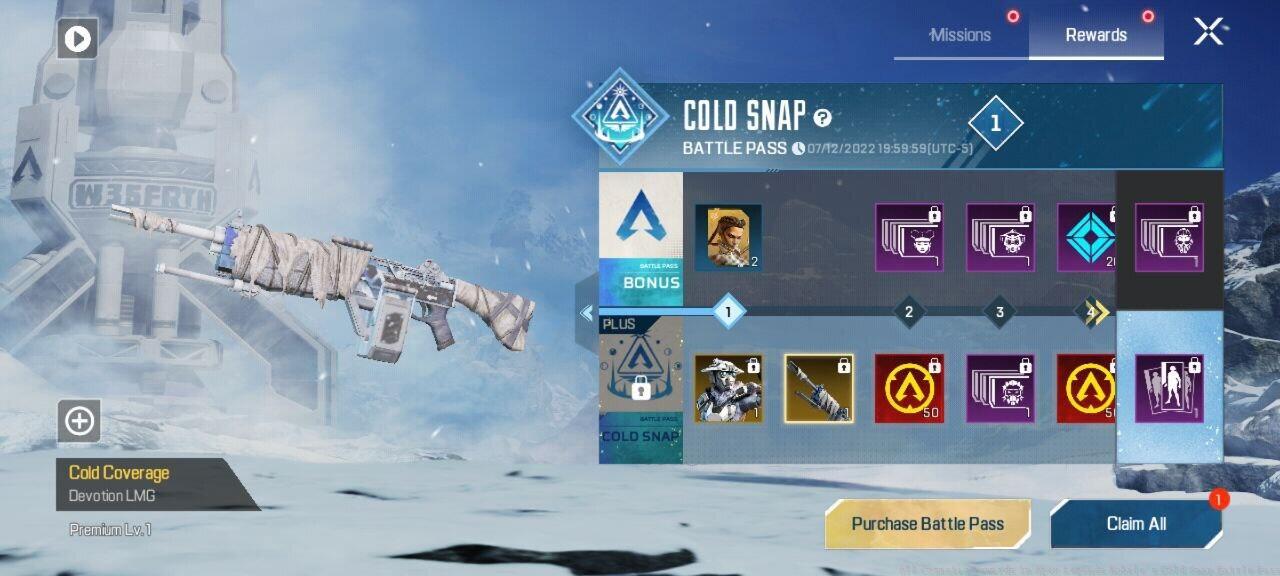Image resolution: width=1280 pixels, height=576 pixels.
Task: Play the weapon preview video
Action: coord(77,39)
